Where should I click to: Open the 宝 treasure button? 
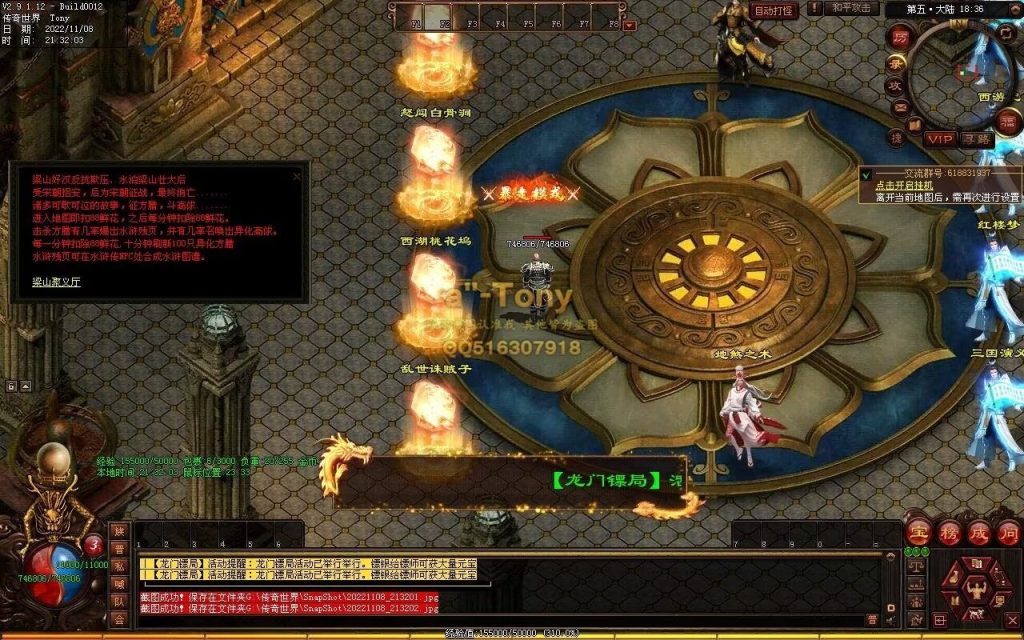click(x=918, y=531)
